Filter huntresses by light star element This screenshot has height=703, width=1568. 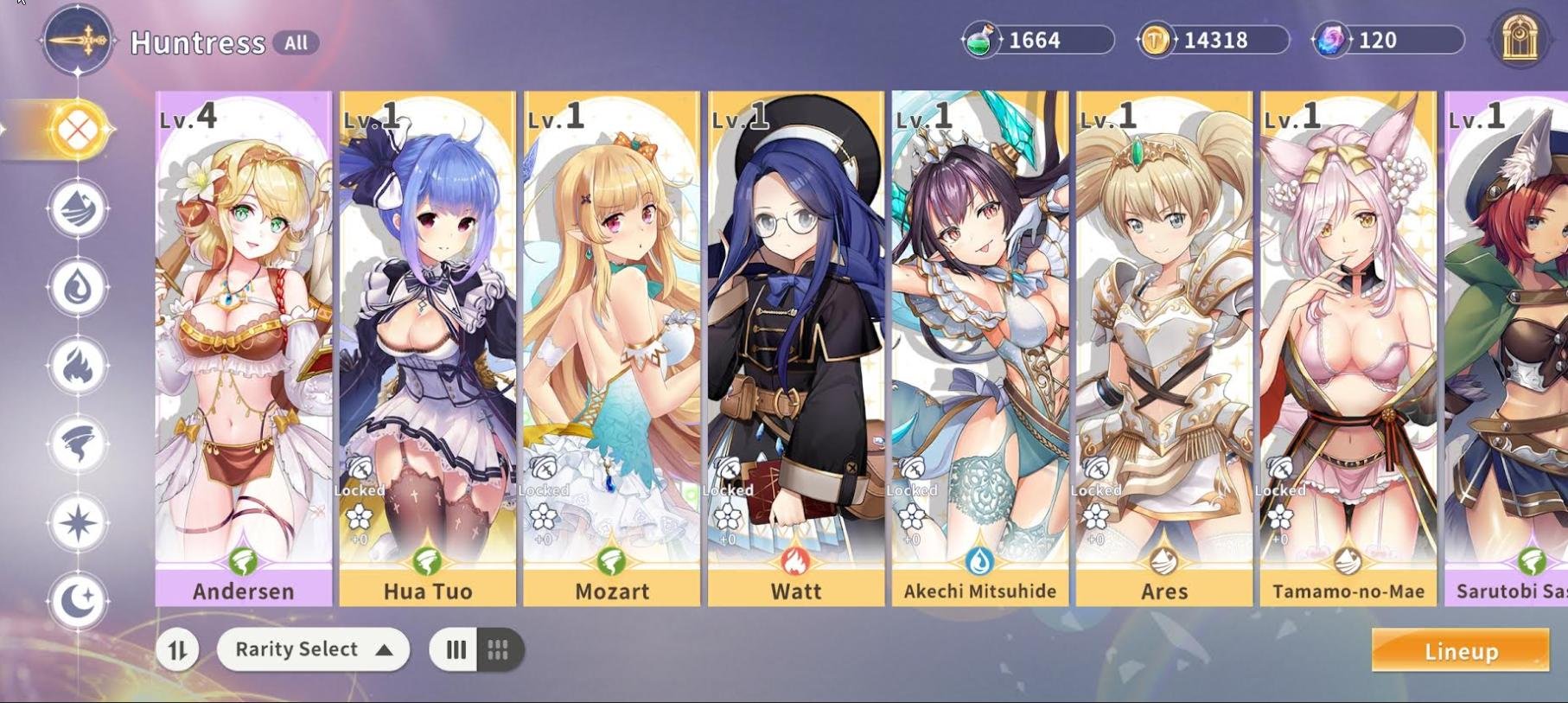pos(78,523)
